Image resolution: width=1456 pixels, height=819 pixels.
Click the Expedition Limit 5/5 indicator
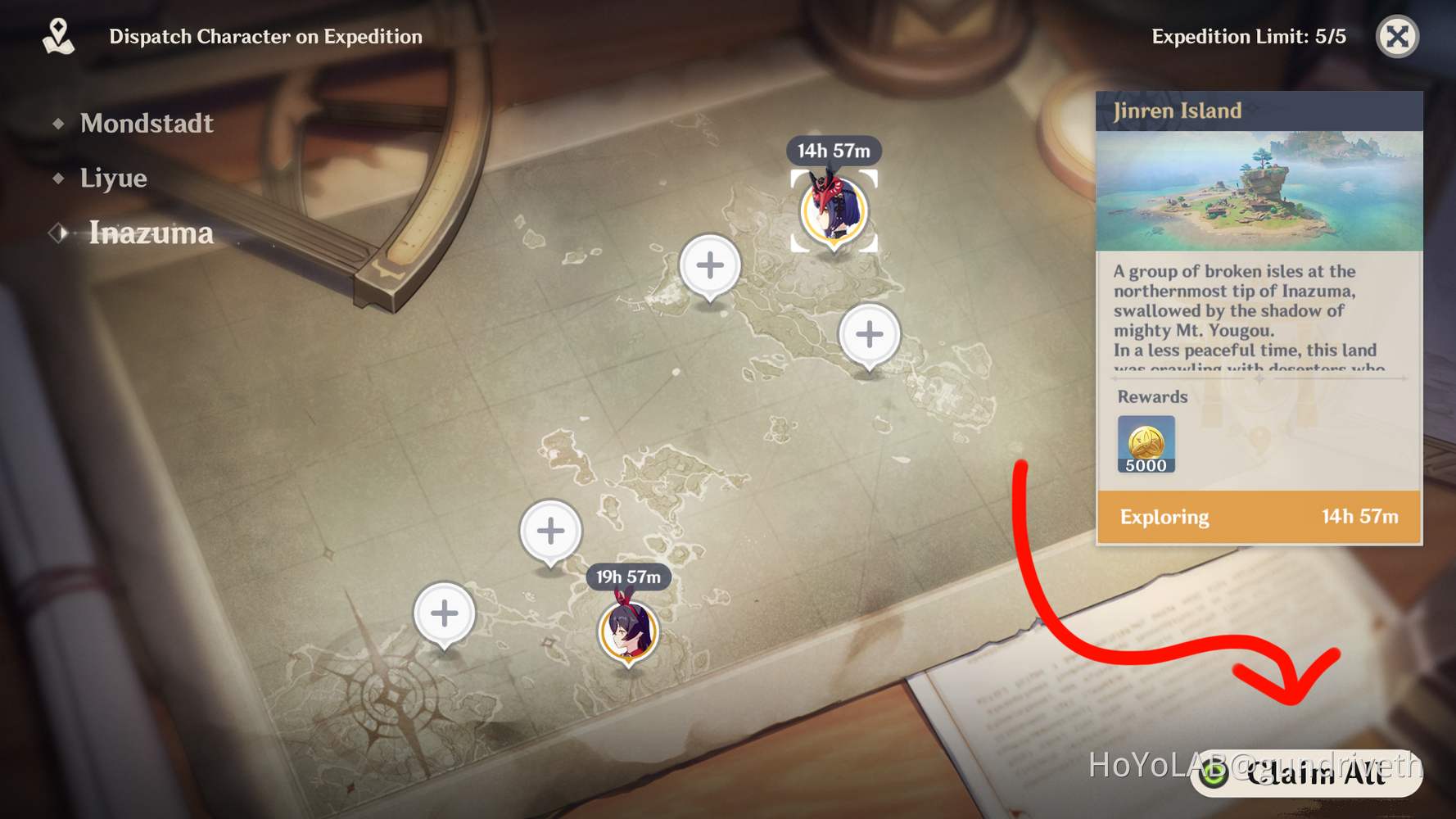point(1247,36)
